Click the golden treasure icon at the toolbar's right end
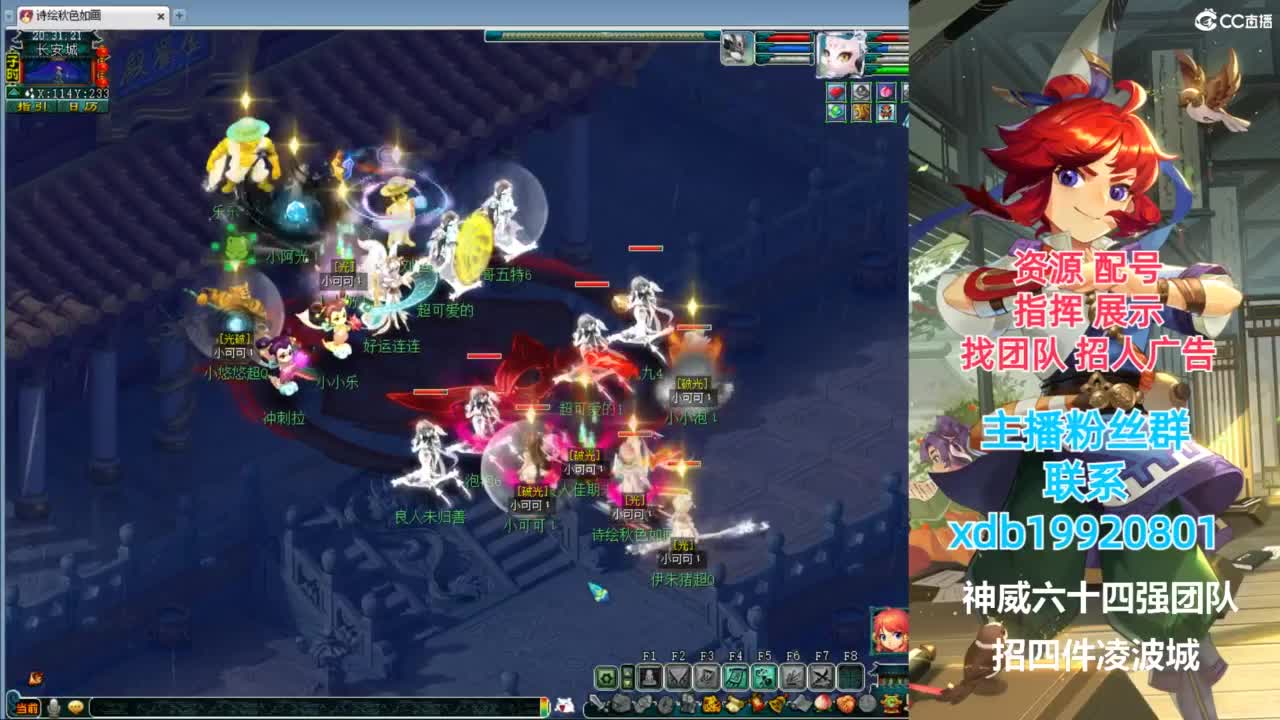The width and height of the screenshot is (1280, 720). coord(890,701)
